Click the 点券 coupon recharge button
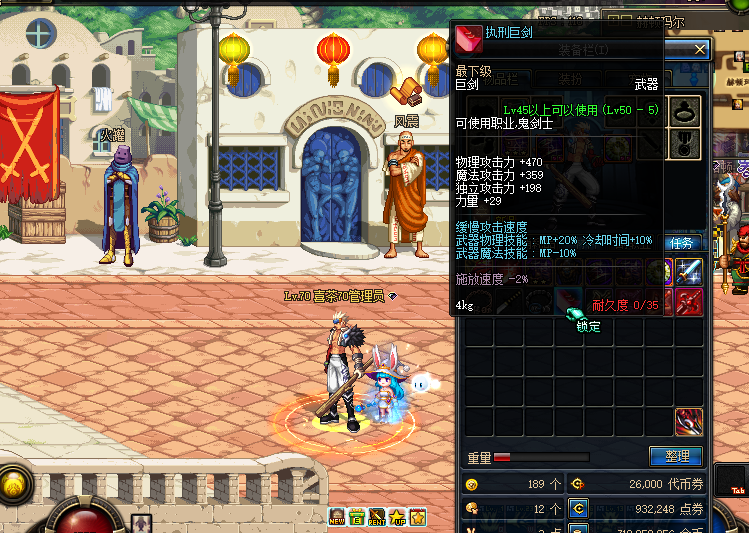Image resolution: width=749 pixels, height=533 pixels. 578,509
